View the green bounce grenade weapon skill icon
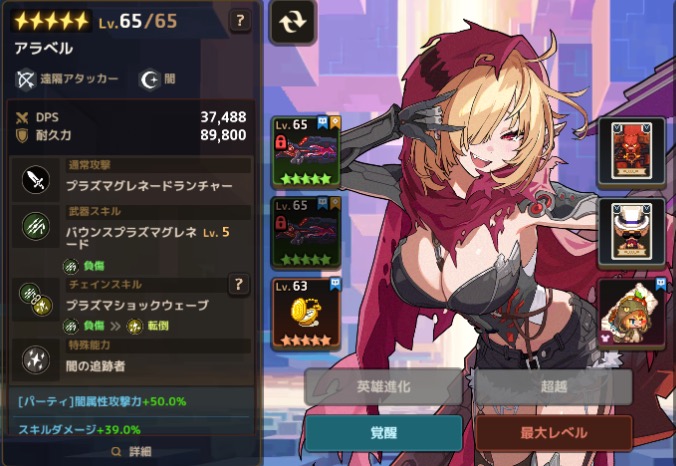 click(35, 229)
